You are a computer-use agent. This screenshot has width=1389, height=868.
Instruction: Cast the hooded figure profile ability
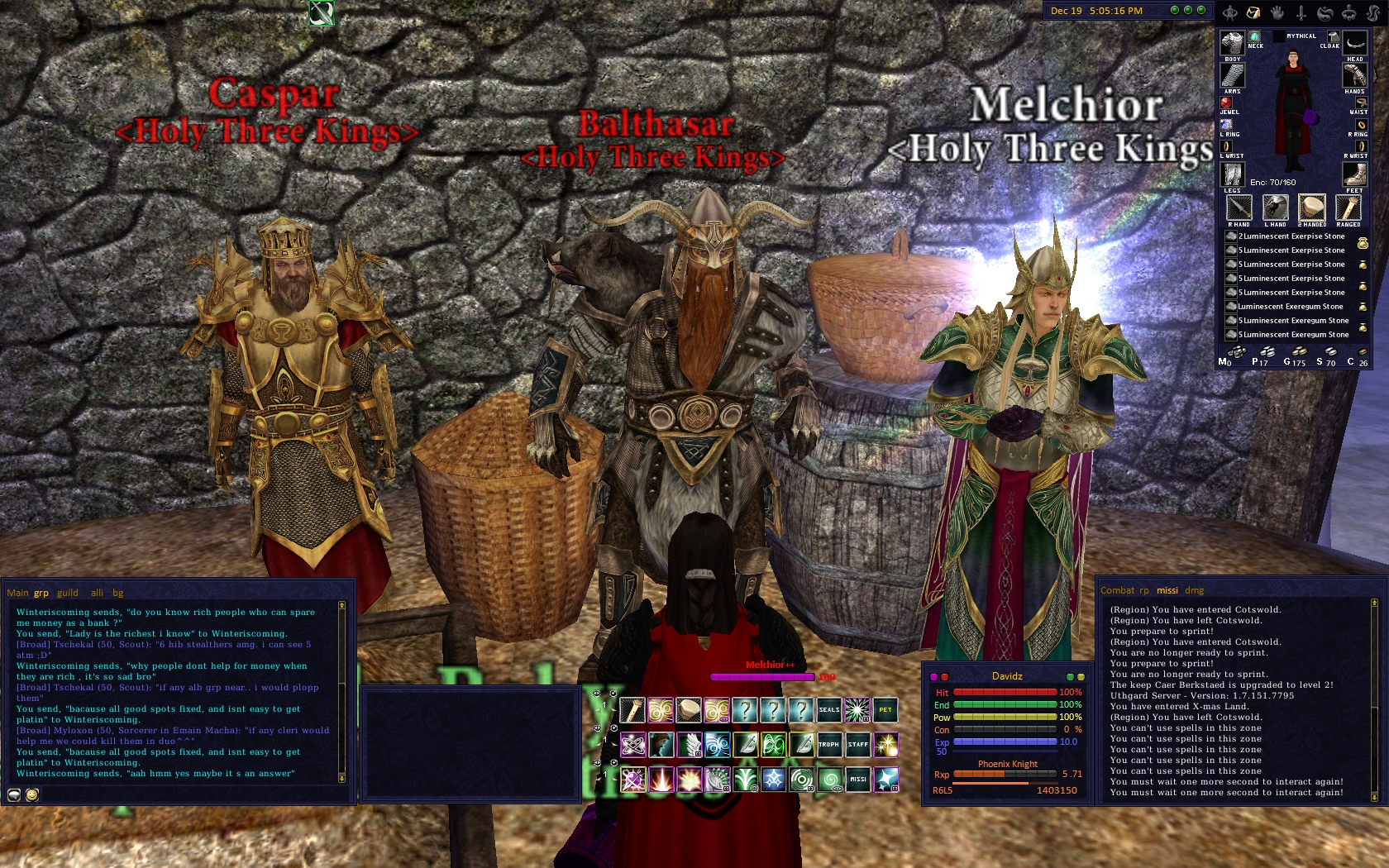[661, 745]
